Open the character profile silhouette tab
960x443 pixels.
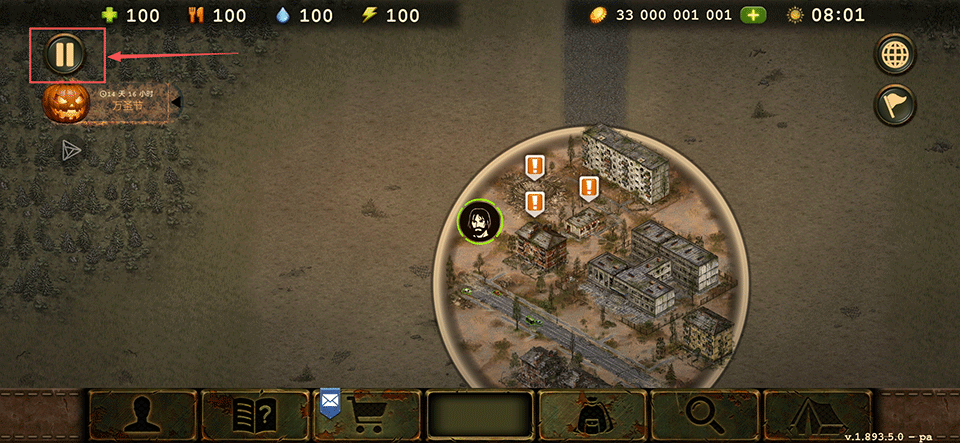coord(143,415)
